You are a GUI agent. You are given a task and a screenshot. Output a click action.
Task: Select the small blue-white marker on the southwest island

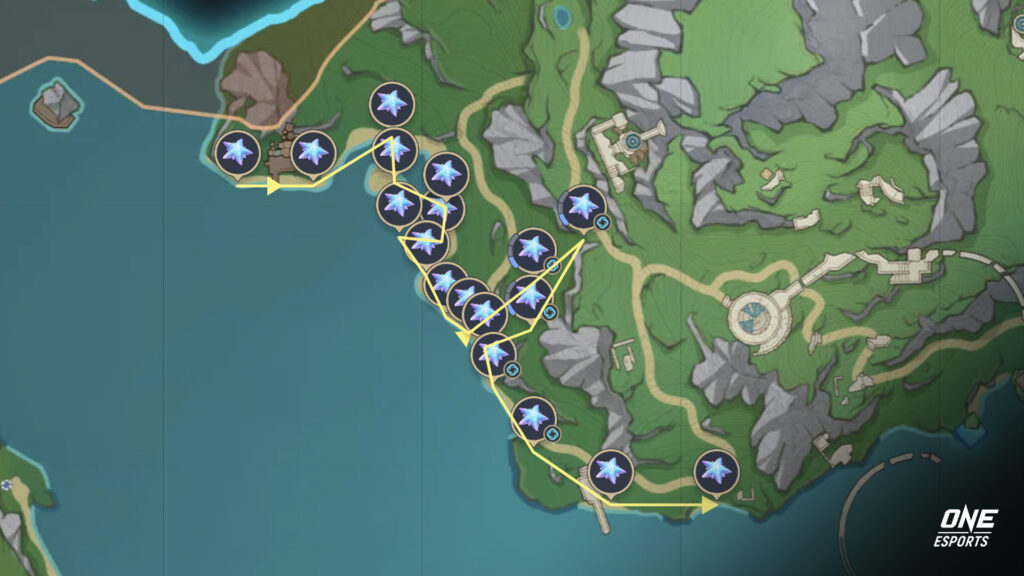coord(8,485)
